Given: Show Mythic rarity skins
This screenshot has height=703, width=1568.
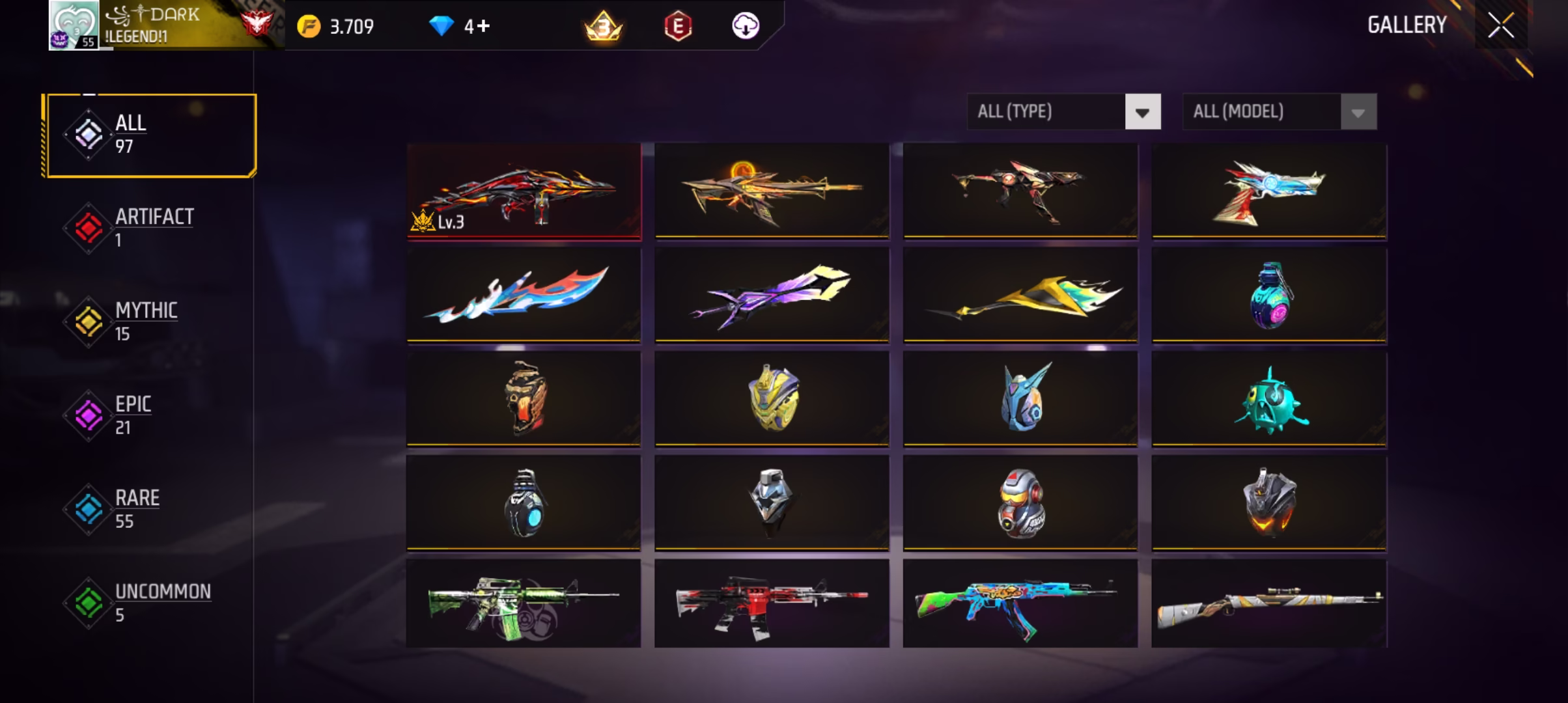Looking at the screenshot, I should tap(151, 322).
